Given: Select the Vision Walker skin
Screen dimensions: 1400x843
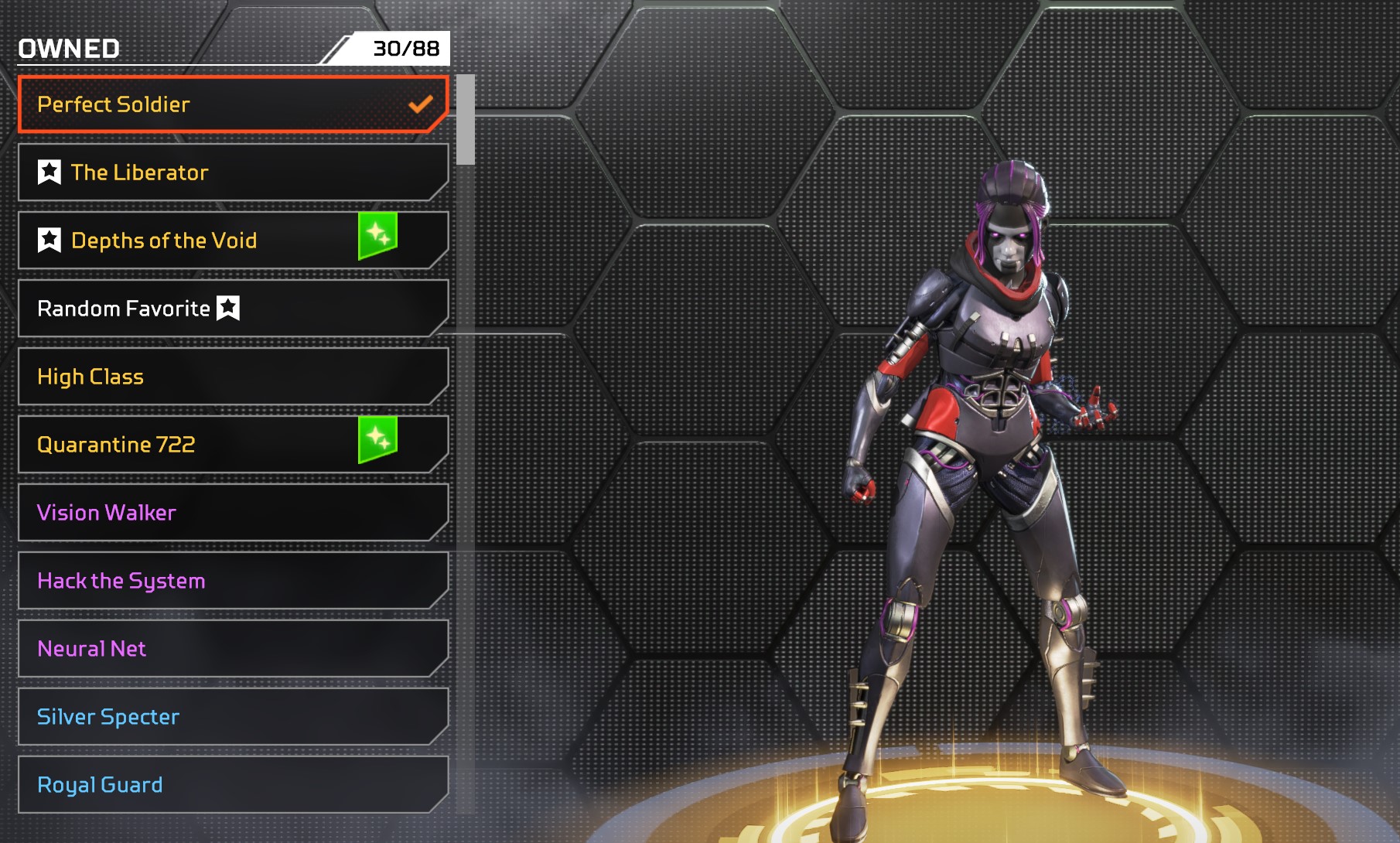Looking at the screenshot, I should pos(232,513).
